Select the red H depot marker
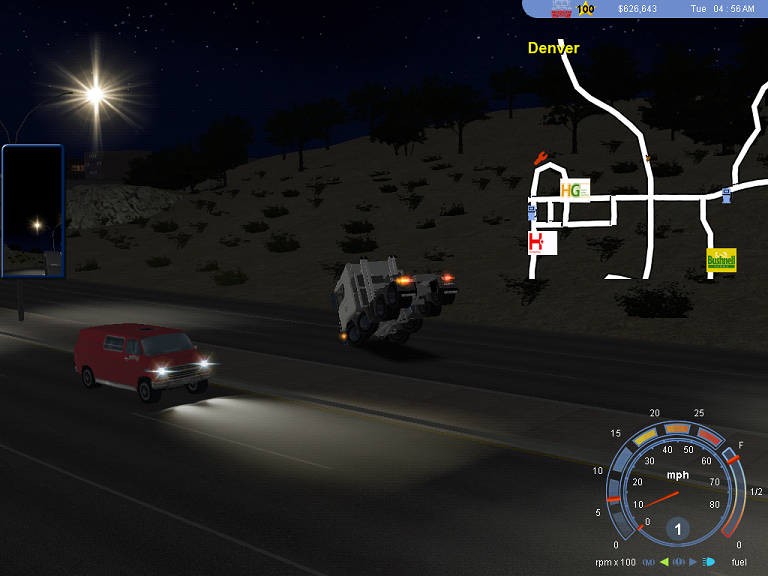768x576 pixels. (x=542, y=243)
